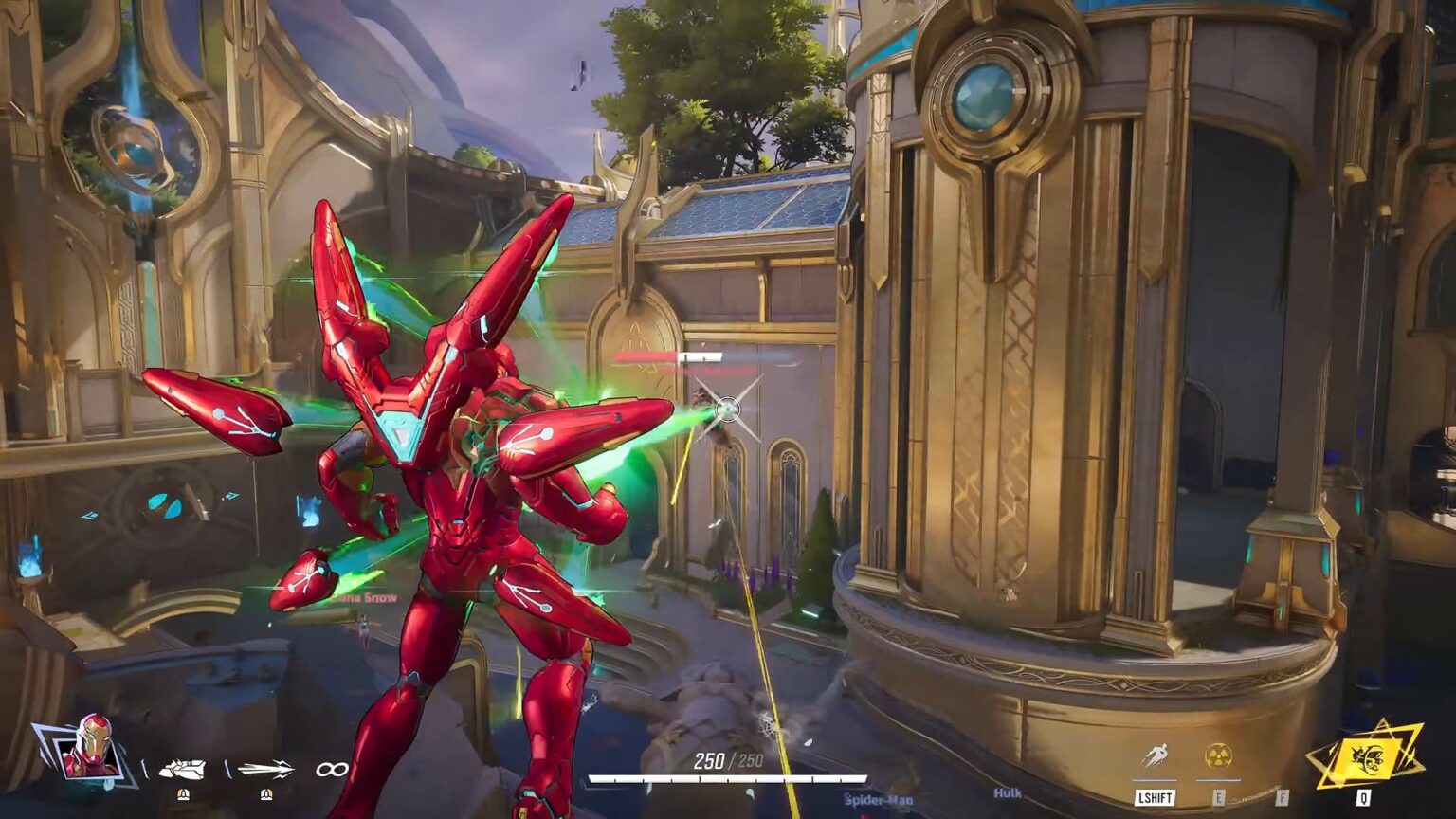
Task: Click the E keybind indicator
Action: pyautogui.click(x=1219, y=797)
